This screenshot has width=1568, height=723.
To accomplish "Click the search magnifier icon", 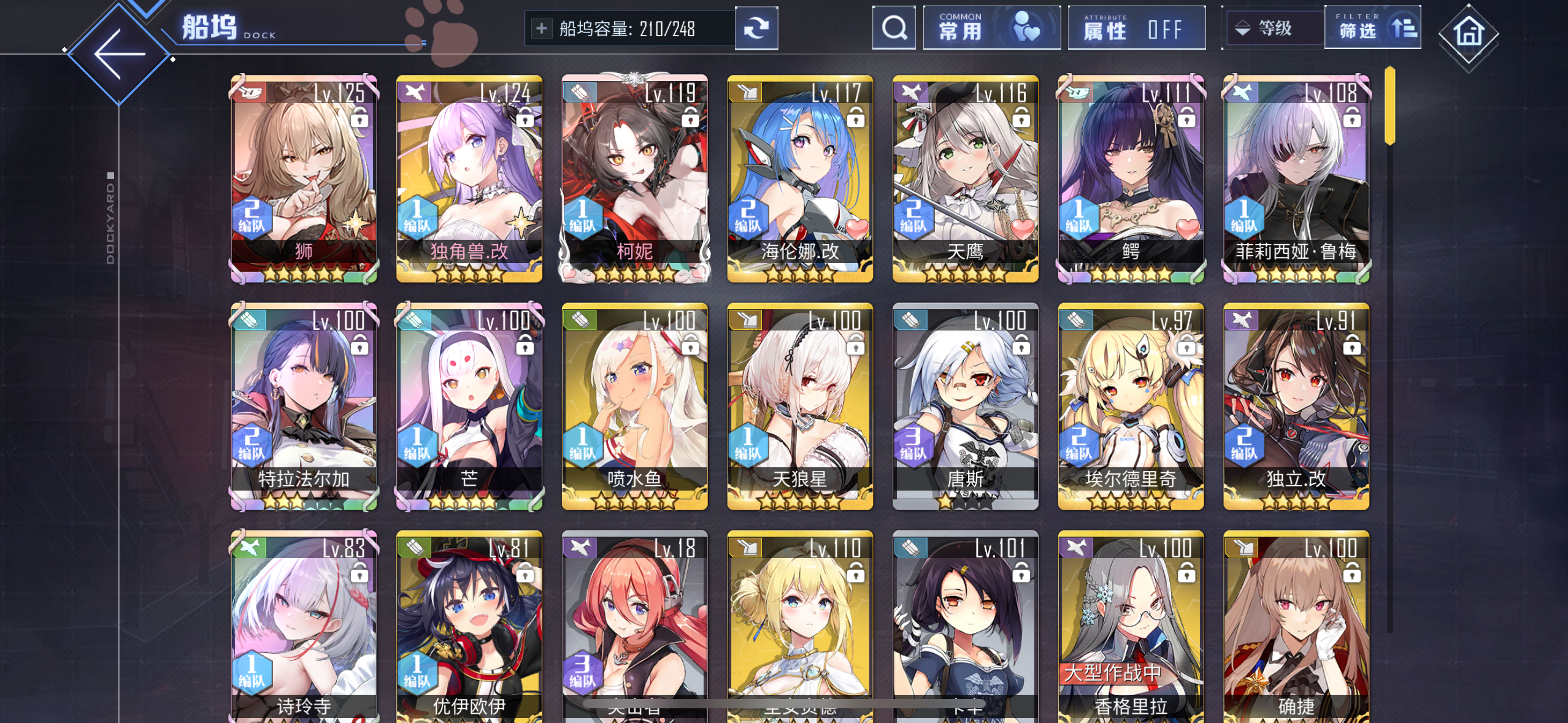I will (894, 27).
